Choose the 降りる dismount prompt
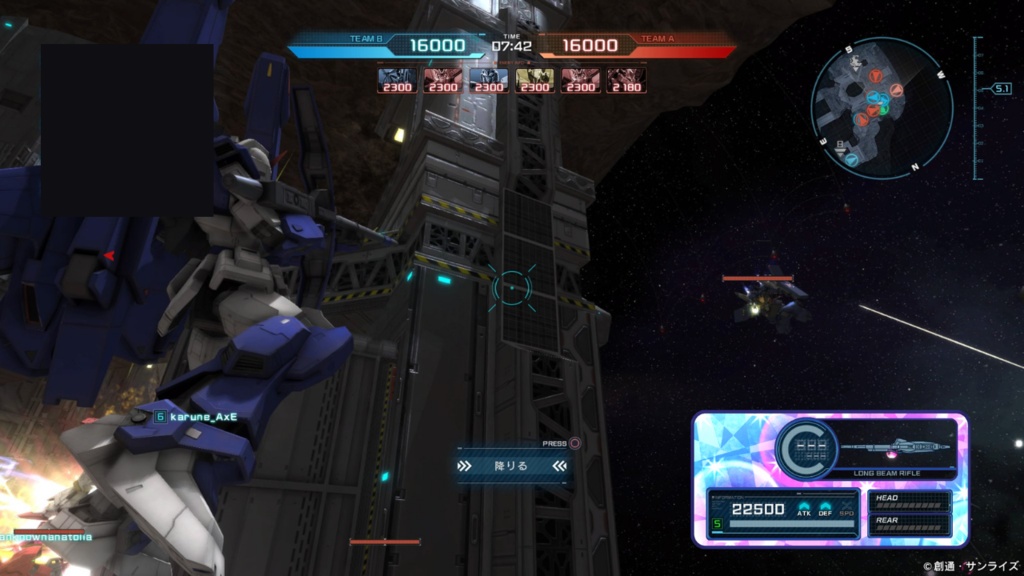 tap(512, 466)
